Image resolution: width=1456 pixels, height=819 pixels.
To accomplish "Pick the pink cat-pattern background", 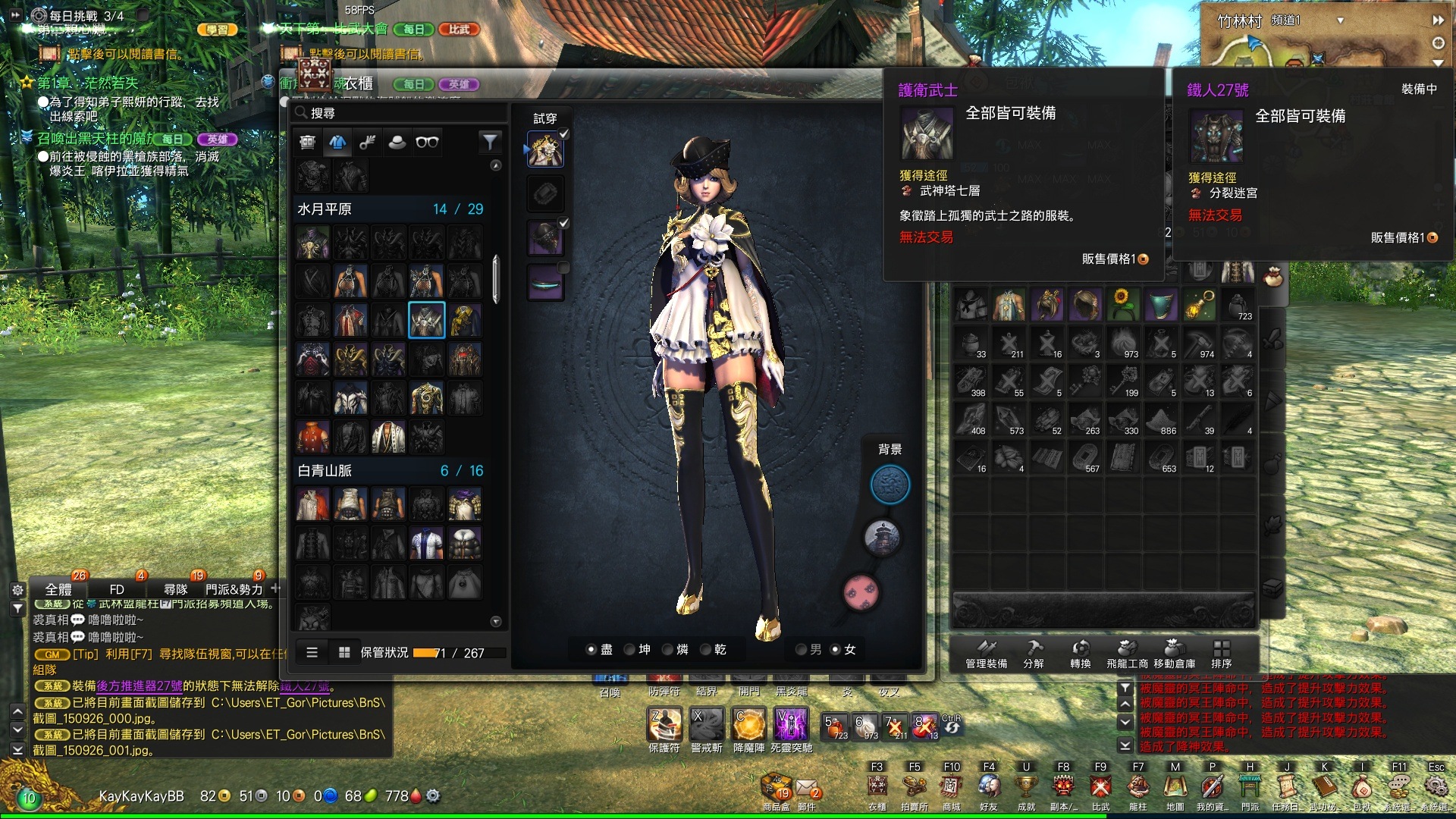I will click(x=861, y=591).
